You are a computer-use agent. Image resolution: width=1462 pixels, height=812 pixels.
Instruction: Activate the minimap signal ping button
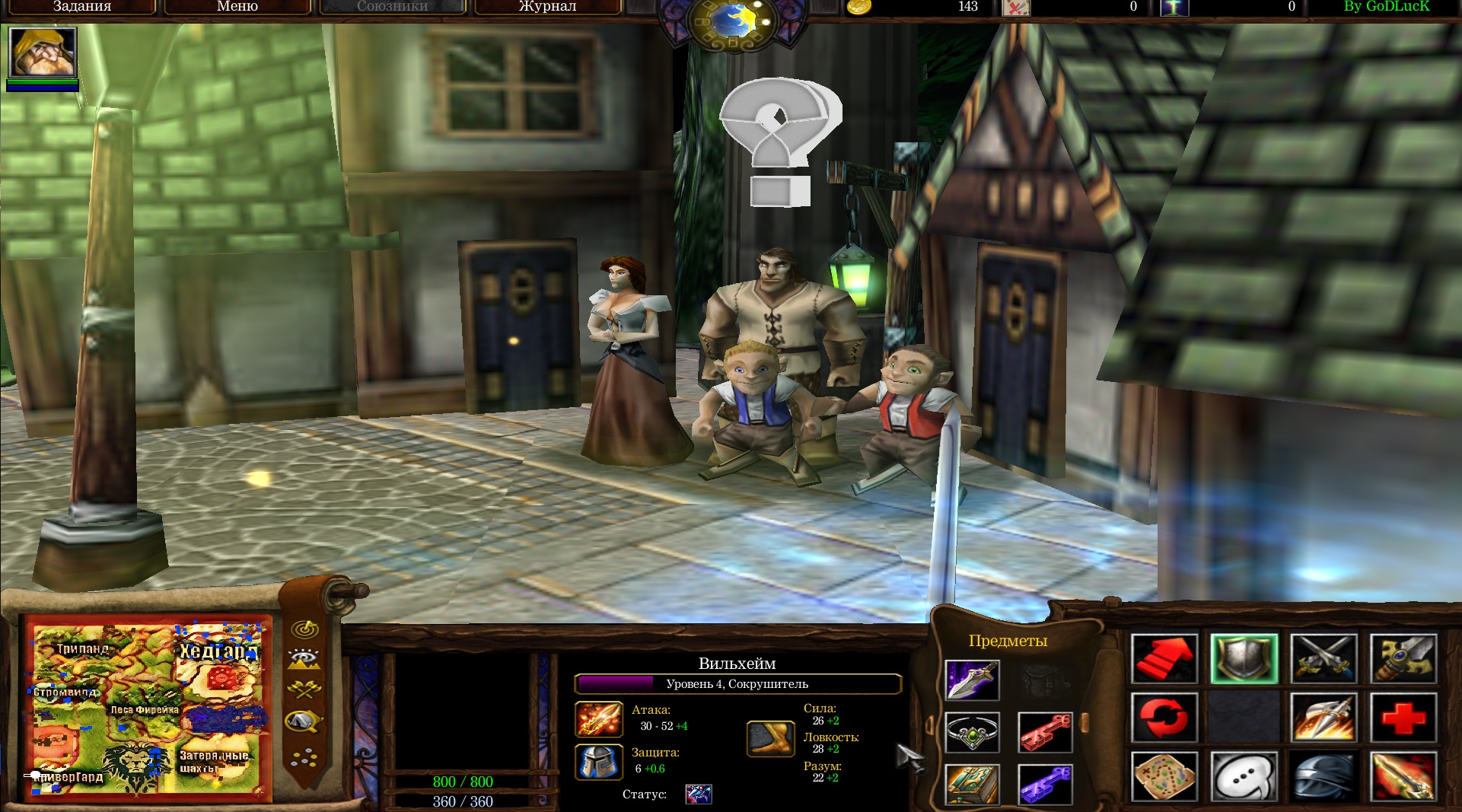305,629
